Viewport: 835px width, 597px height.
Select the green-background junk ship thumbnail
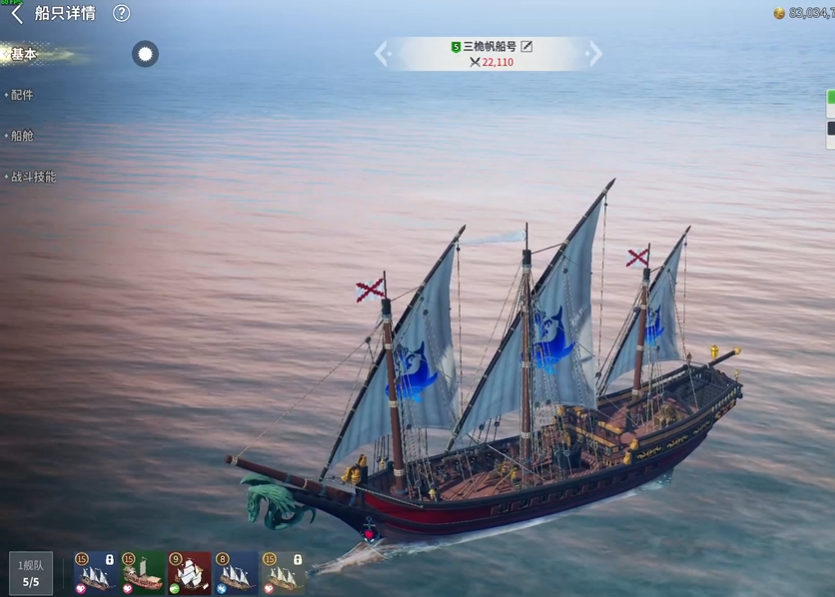coord(143,574)
